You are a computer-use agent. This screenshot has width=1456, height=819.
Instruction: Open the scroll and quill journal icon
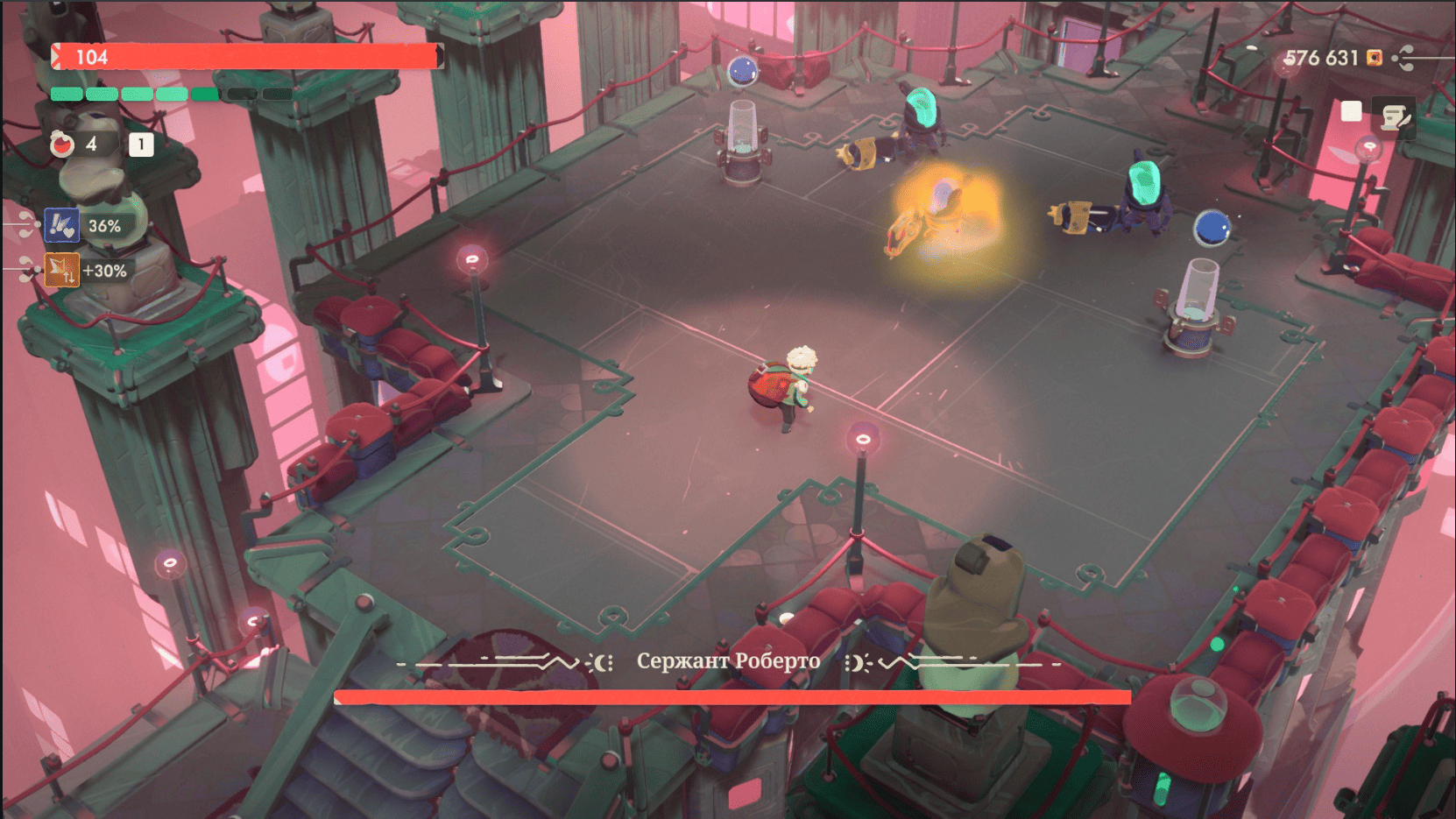pyautogui.click(x=1394, y=116)
